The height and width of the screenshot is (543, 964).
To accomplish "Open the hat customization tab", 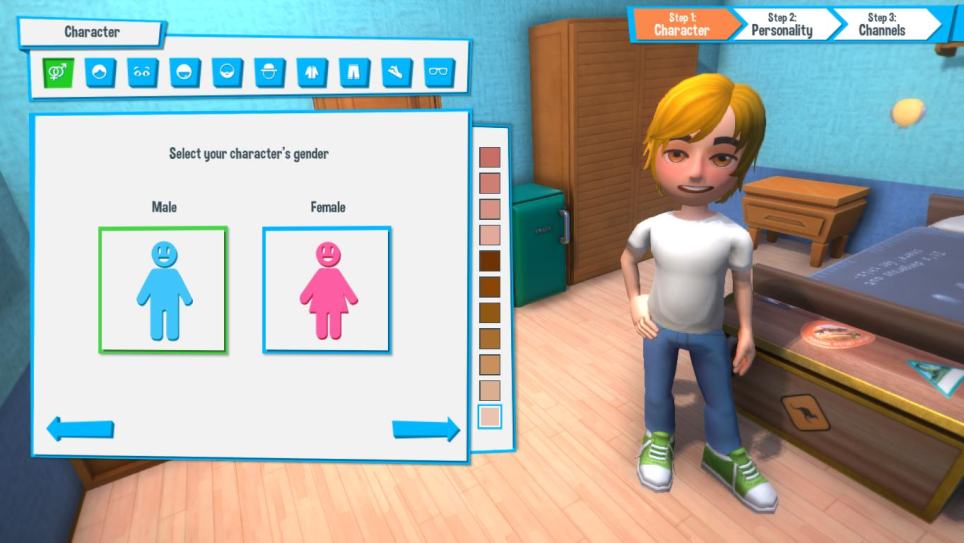I will pos(270,72).
